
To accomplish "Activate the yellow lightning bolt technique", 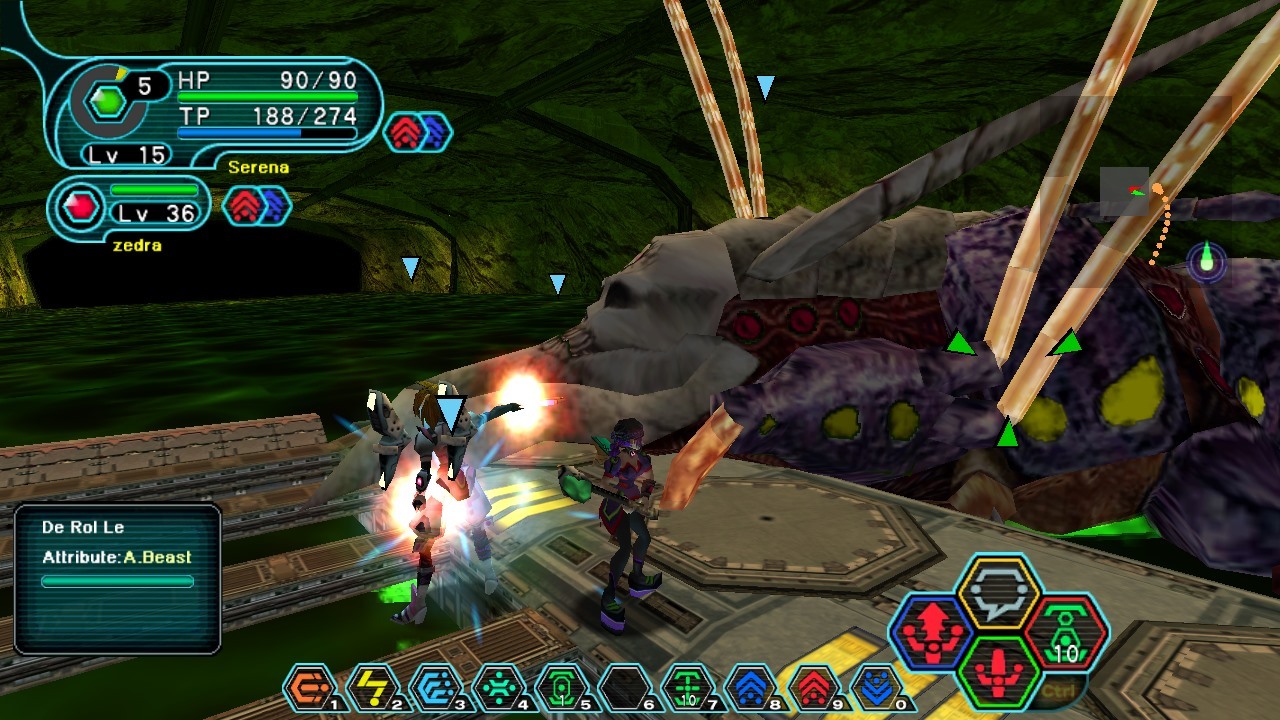I will 372,686.
